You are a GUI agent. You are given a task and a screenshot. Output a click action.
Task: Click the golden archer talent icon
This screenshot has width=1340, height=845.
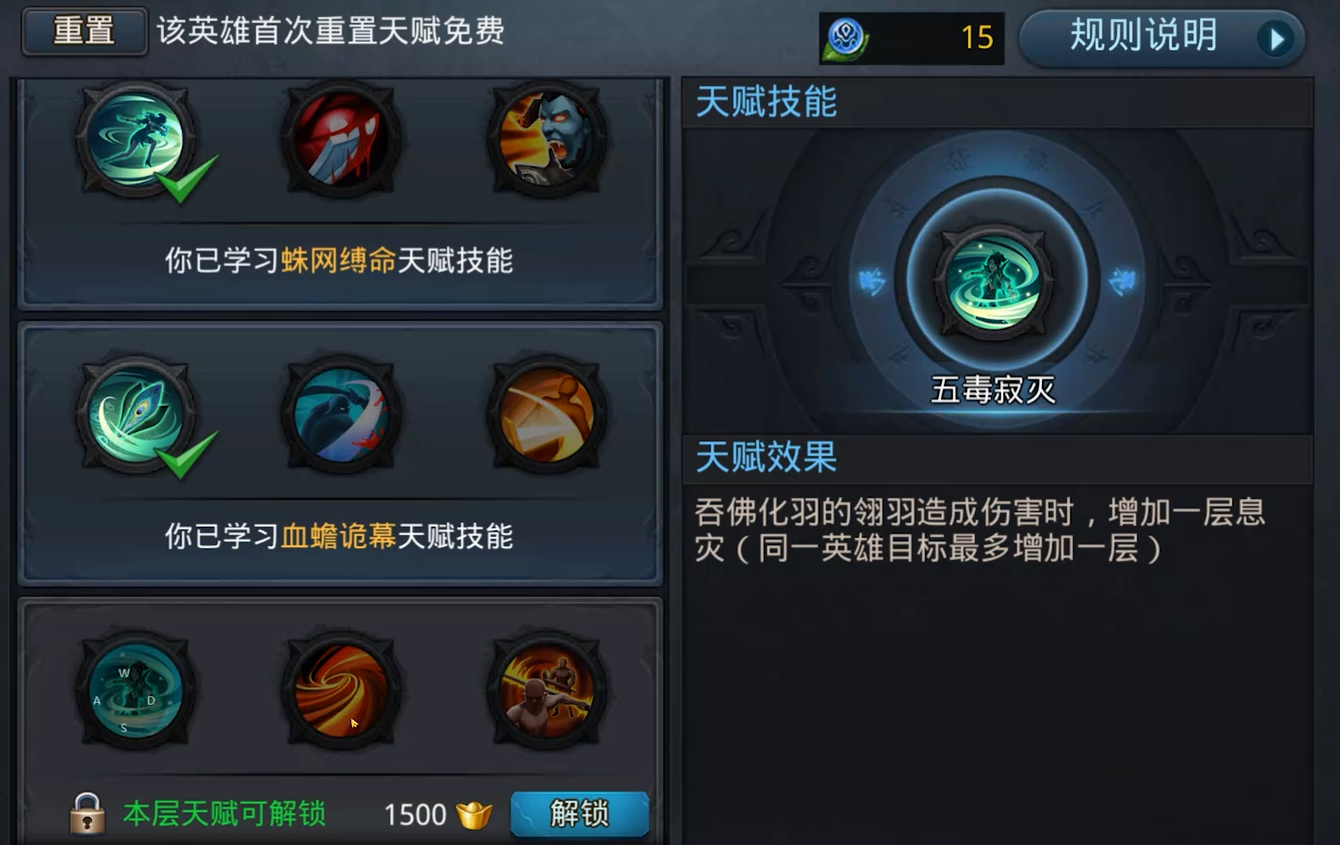[548, 413]
